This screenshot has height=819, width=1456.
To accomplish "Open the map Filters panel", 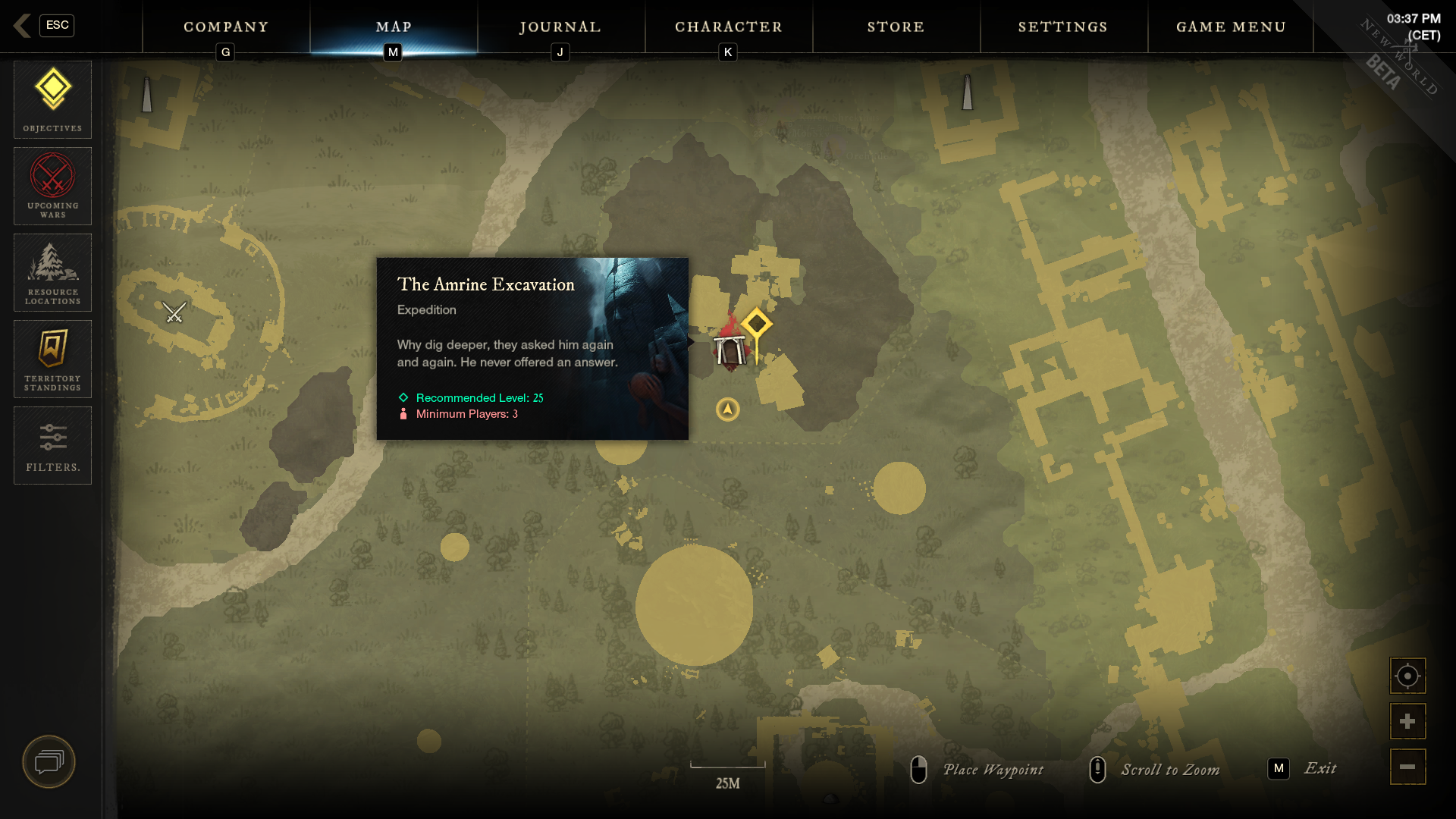I will point(52,444).
